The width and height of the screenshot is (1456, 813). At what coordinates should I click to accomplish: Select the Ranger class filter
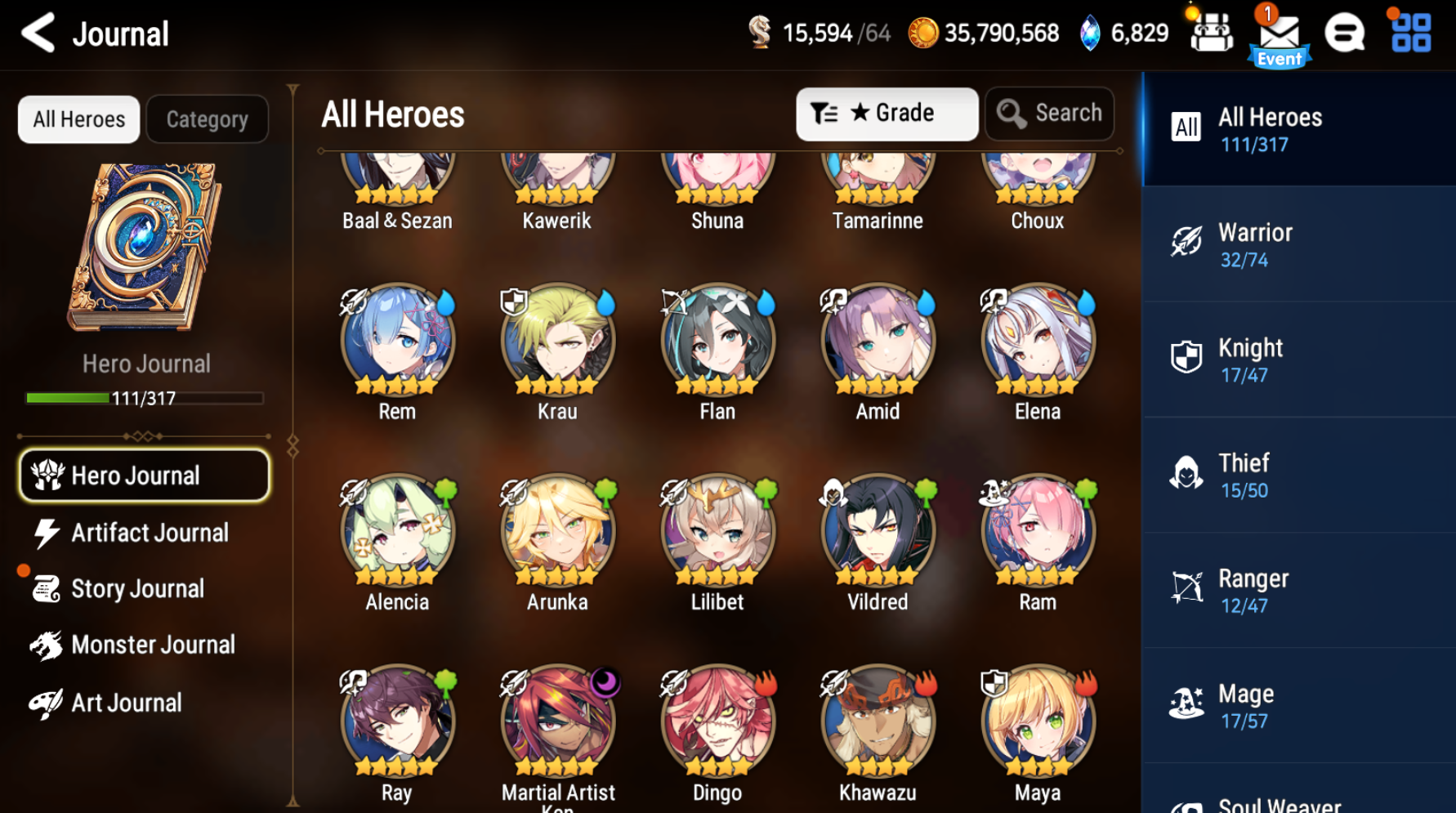1297,589
